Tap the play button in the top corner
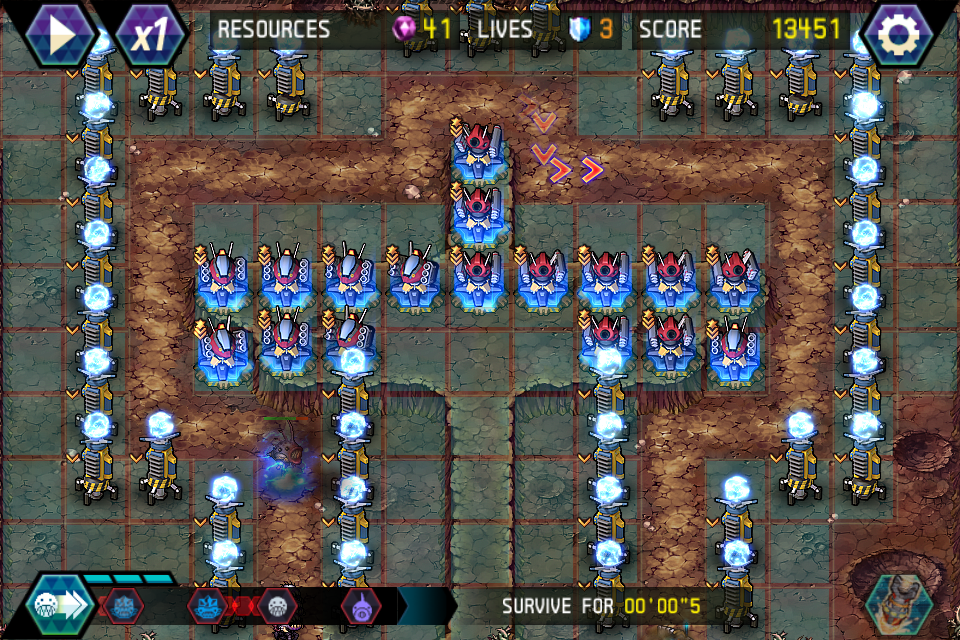This screenshot has height=640, width=960. point(61,34)
